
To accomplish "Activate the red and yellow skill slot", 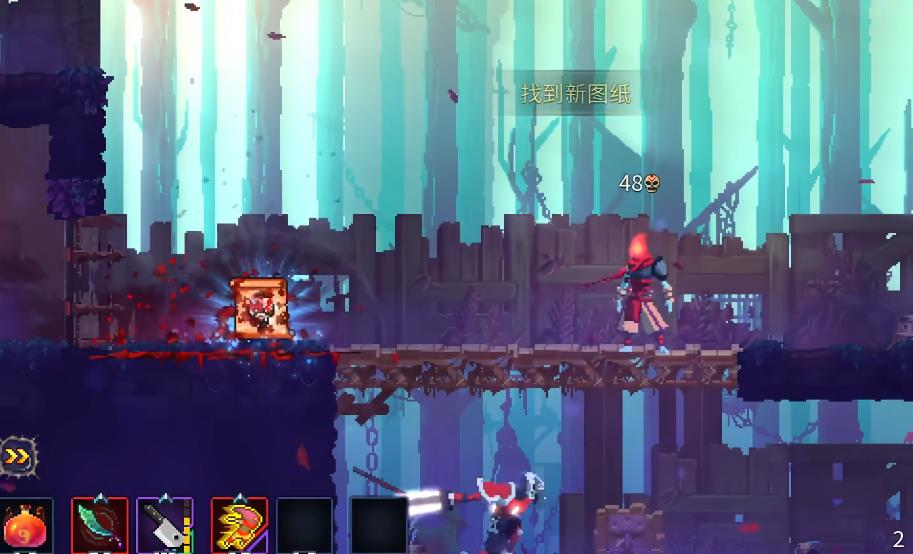I will [x=239, y=526].
